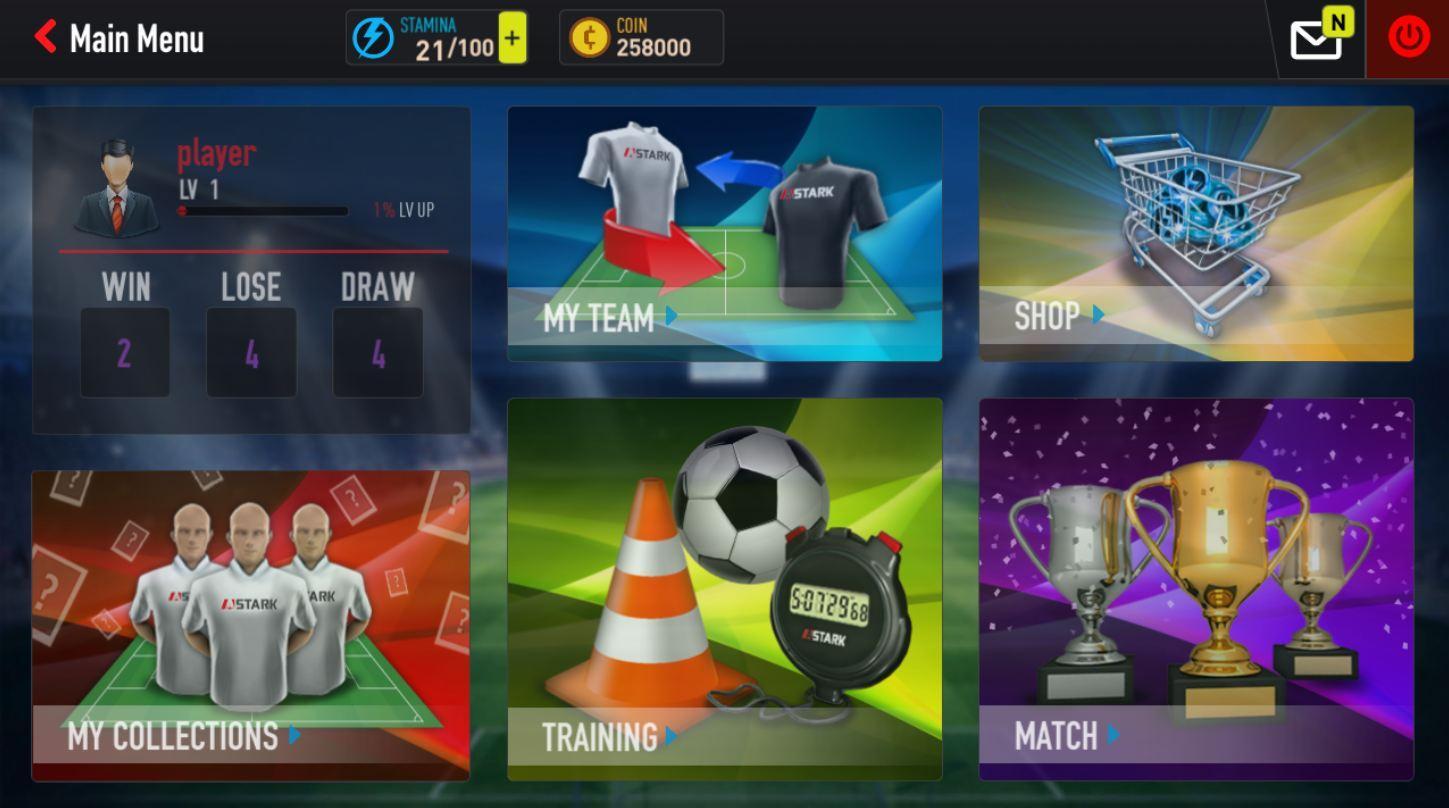
Task: Choose the Match tile
Action: click(x=1196, y=589)
